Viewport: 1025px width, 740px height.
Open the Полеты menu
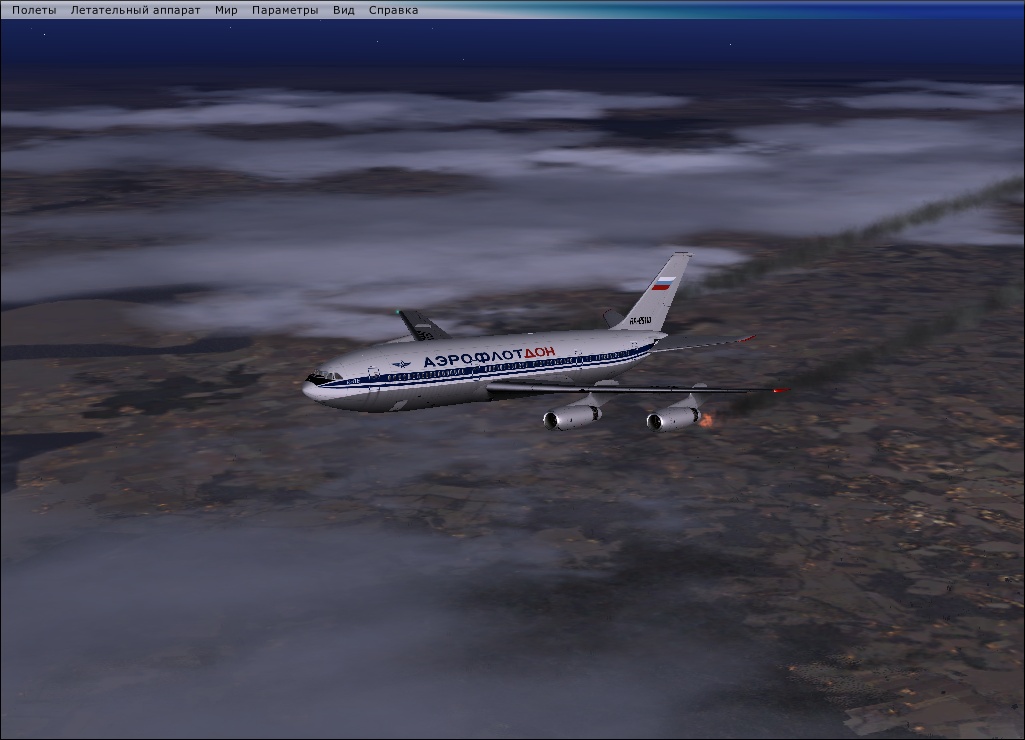[x=34, y=10]
